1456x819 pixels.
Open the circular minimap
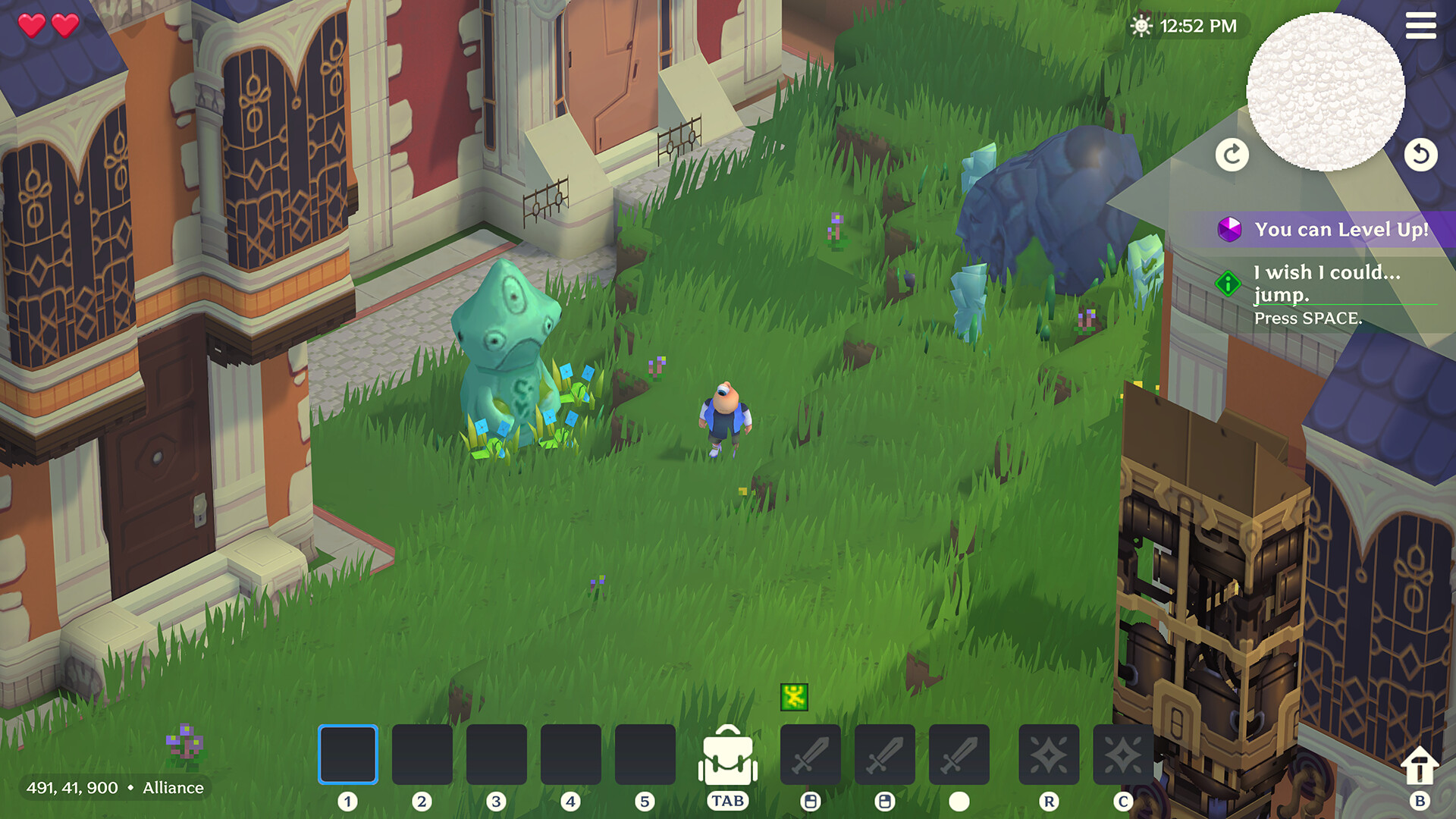[x=1327, y=91]
